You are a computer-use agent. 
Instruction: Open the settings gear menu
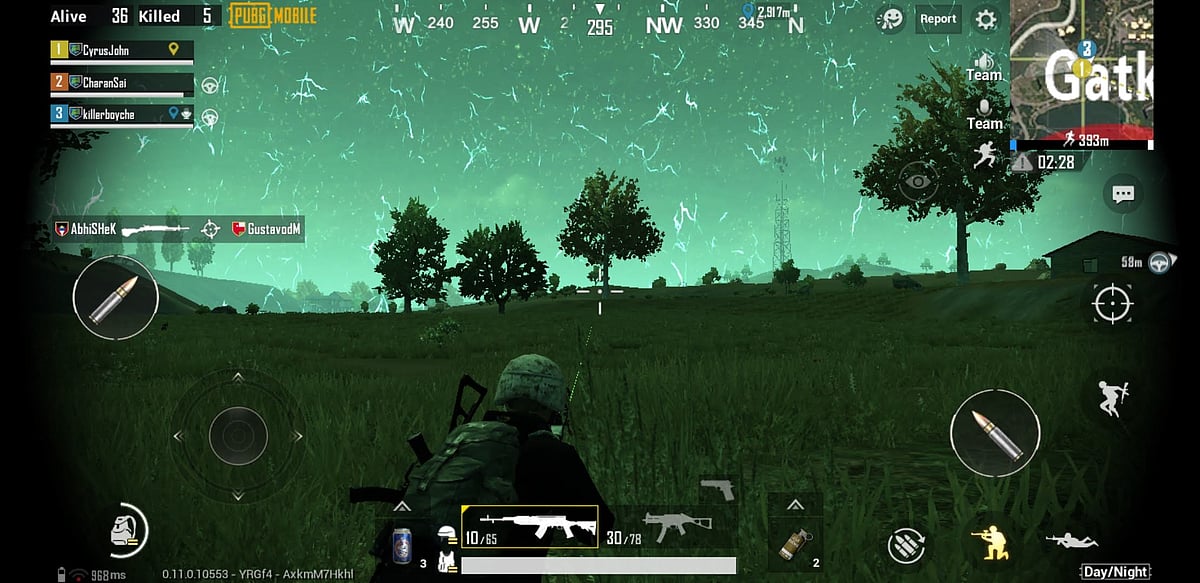point(986,19)
